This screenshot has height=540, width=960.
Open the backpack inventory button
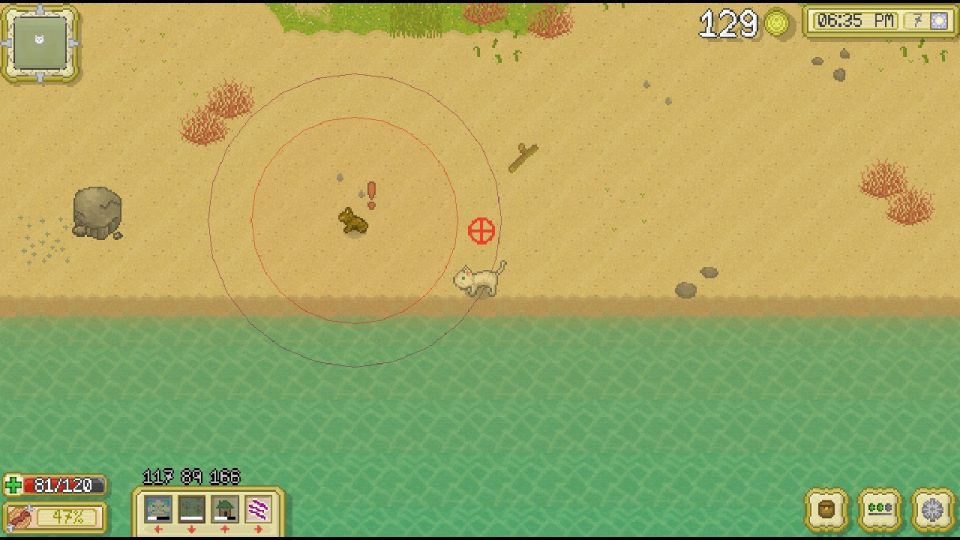[x=827, y=509]
